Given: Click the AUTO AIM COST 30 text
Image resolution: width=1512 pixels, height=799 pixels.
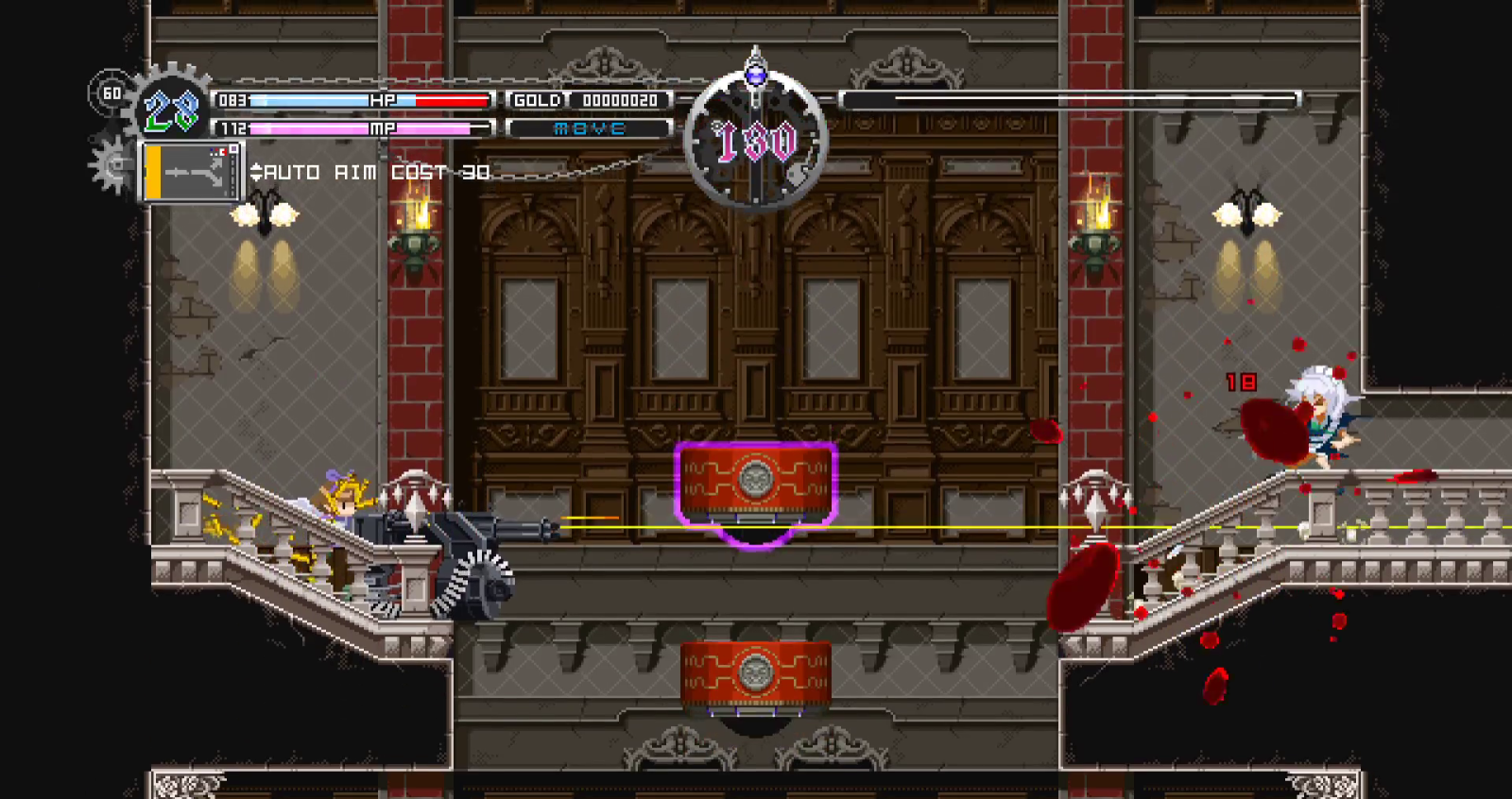Looking at the screenshot, I should pyautogui.click(x=373, y=172).
